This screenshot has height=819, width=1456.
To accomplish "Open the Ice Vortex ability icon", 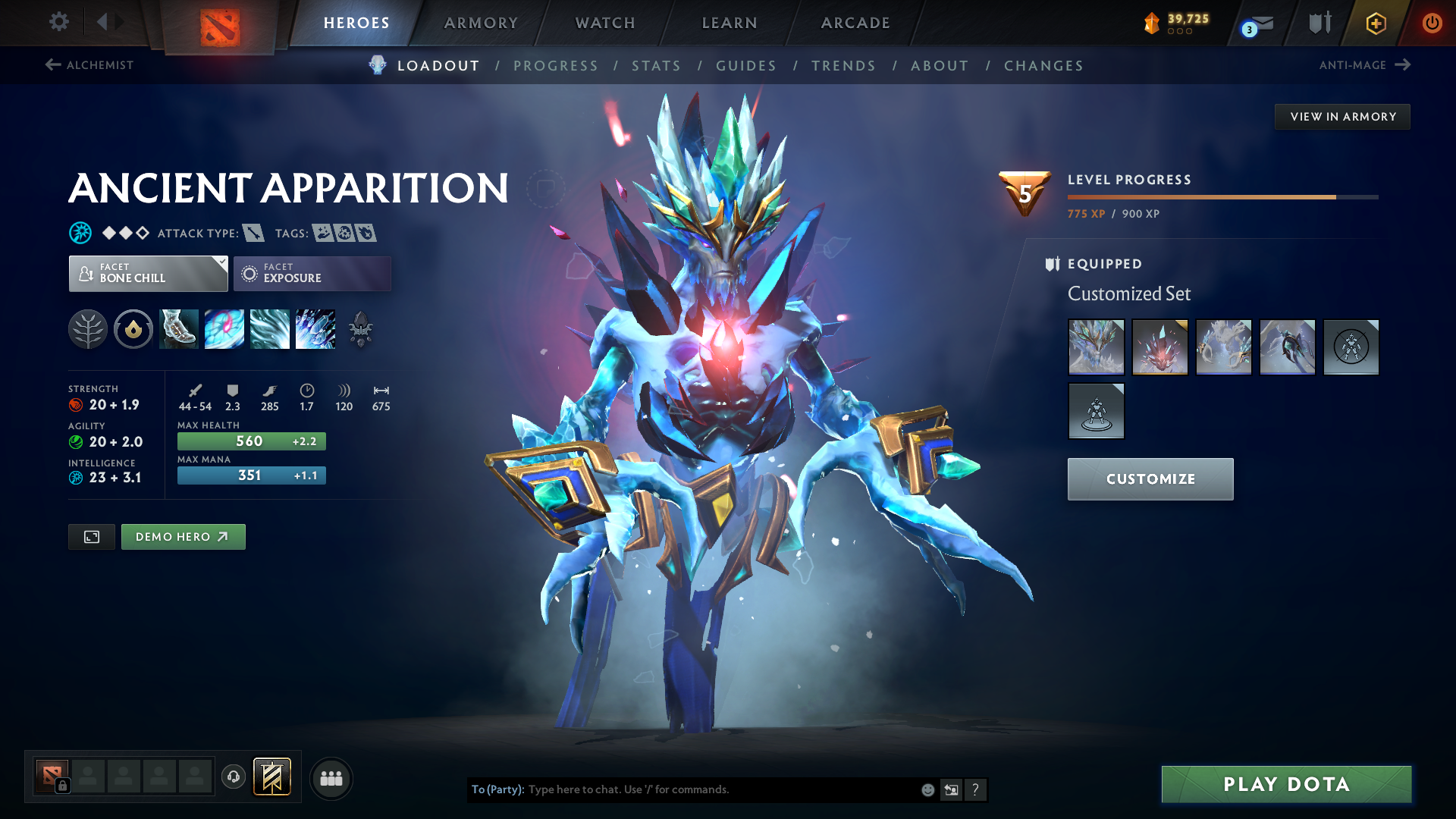I will click(224, 329).
